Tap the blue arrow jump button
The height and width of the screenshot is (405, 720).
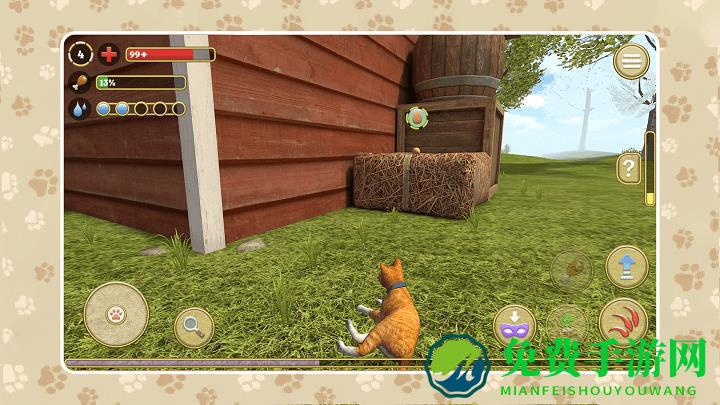(x=627, y=267)
